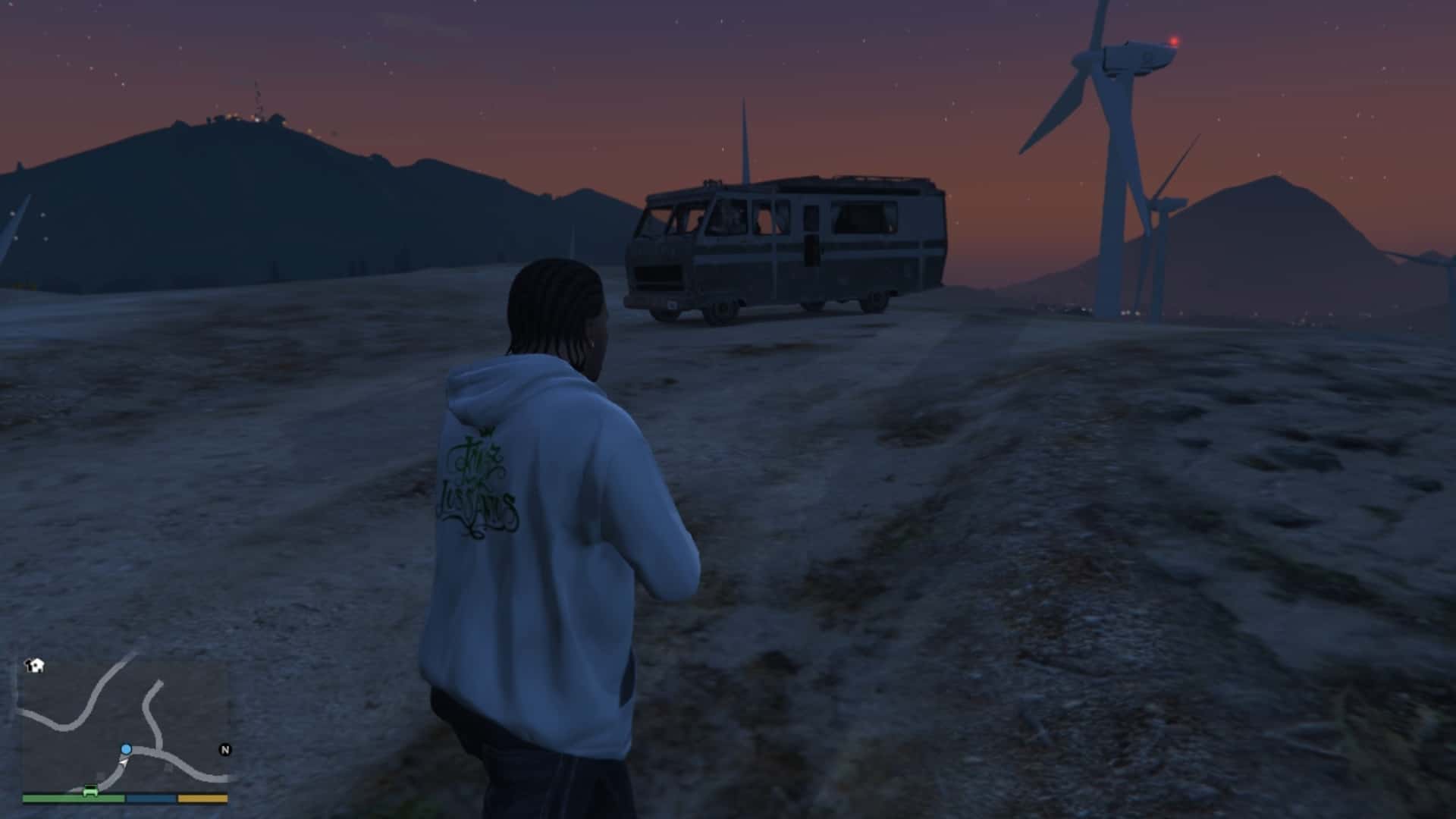Select the green vehicle icon above the health bar
Screen dimensions: 1456x819
click(x=89, y=790)
